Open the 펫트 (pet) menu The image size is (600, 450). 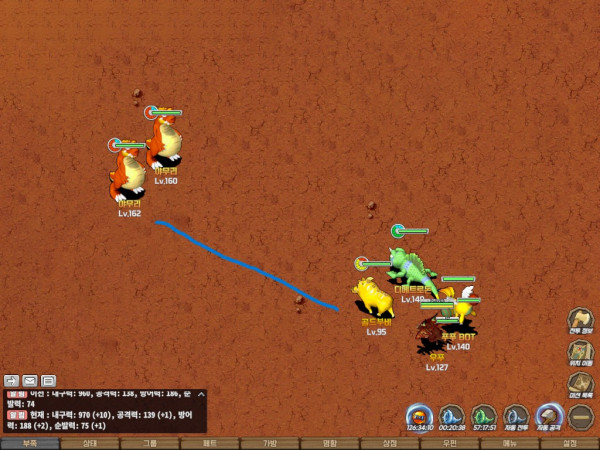point(210,443)
